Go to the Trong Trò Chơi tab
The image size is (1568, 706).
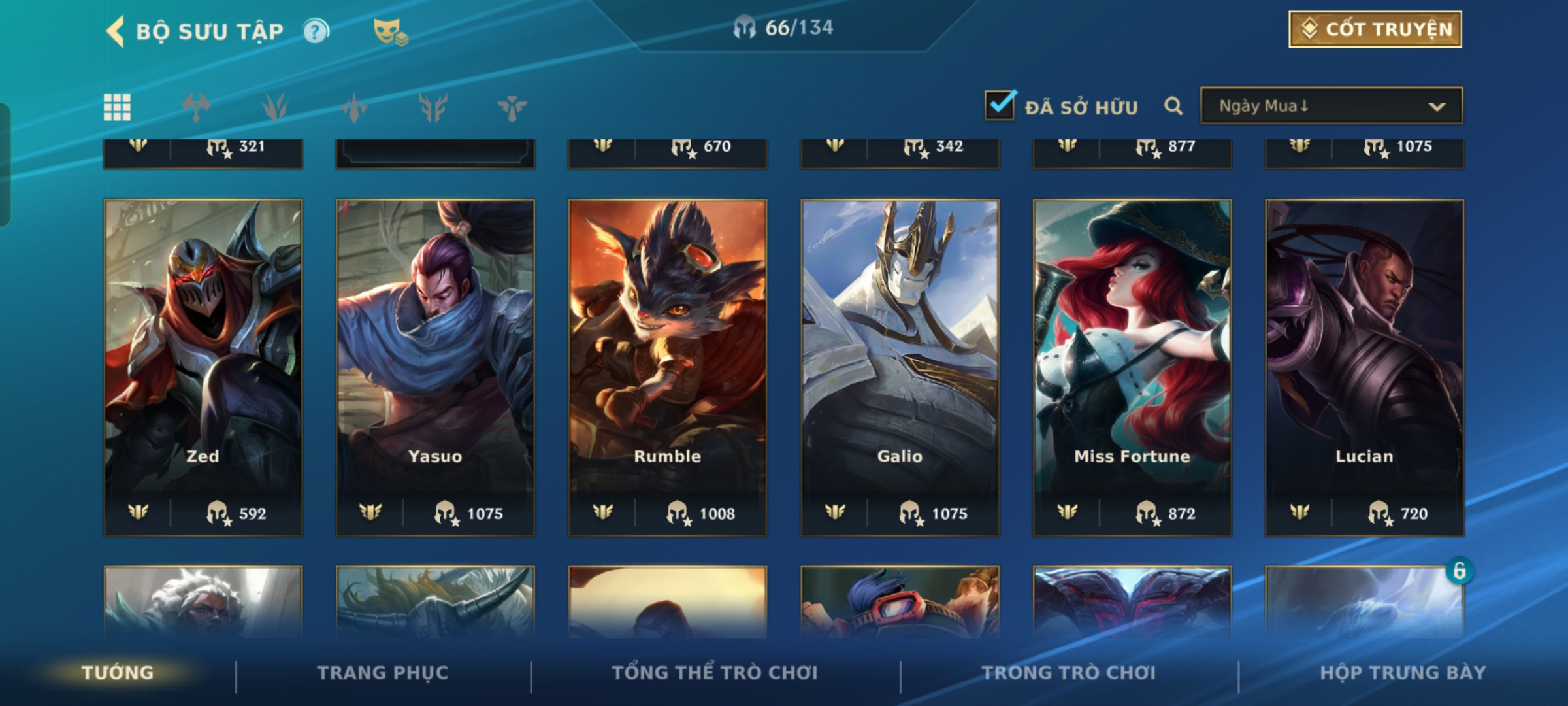coord(1068,673)
